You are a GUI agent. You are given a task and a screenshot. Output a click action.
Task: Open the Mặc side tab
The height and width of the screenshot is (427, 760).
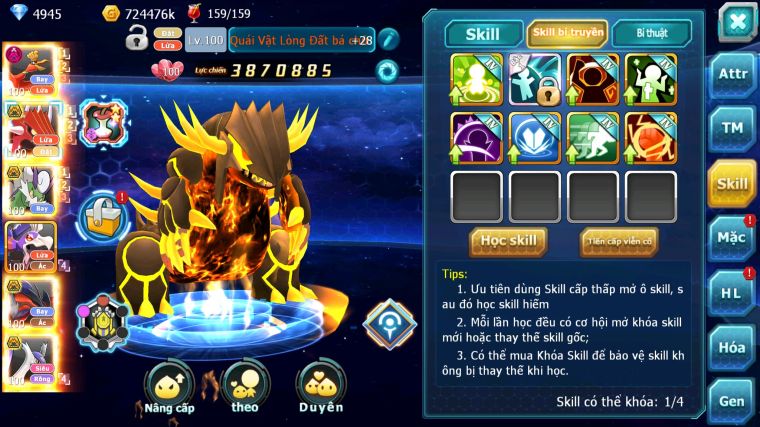click(732, 238)
